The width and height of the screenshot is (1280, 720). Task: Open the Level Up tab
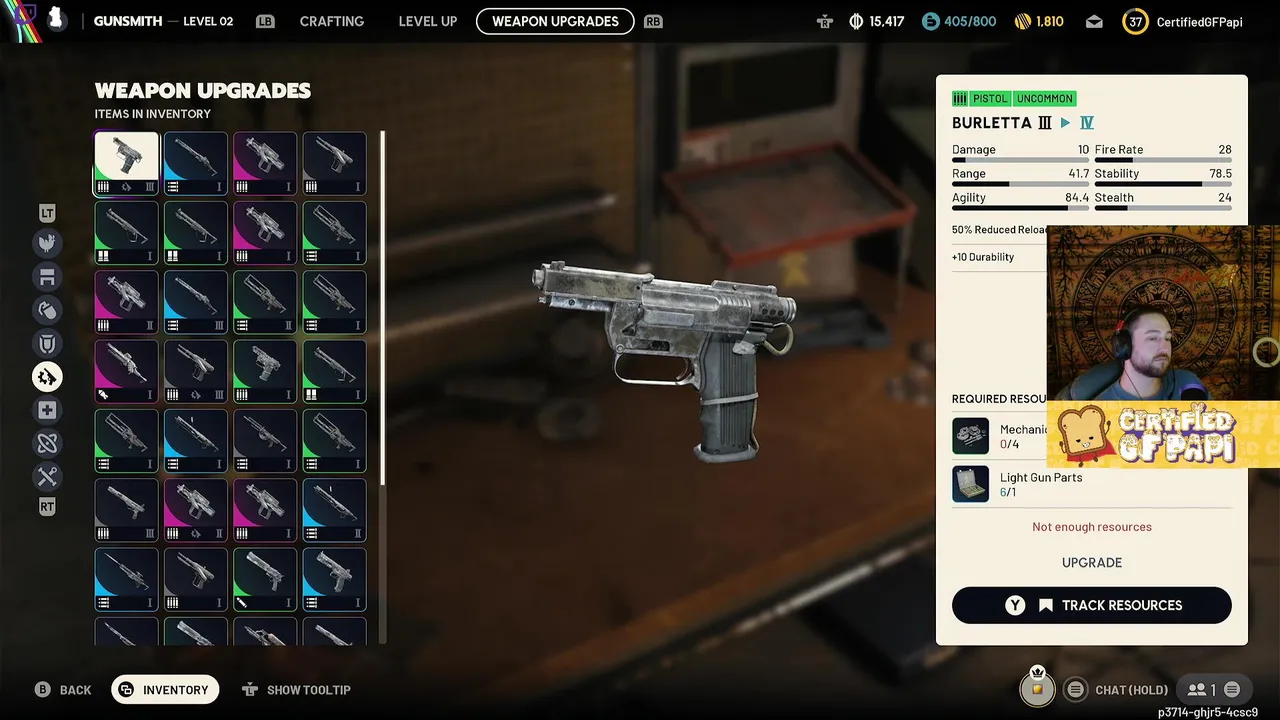[427, 21]
